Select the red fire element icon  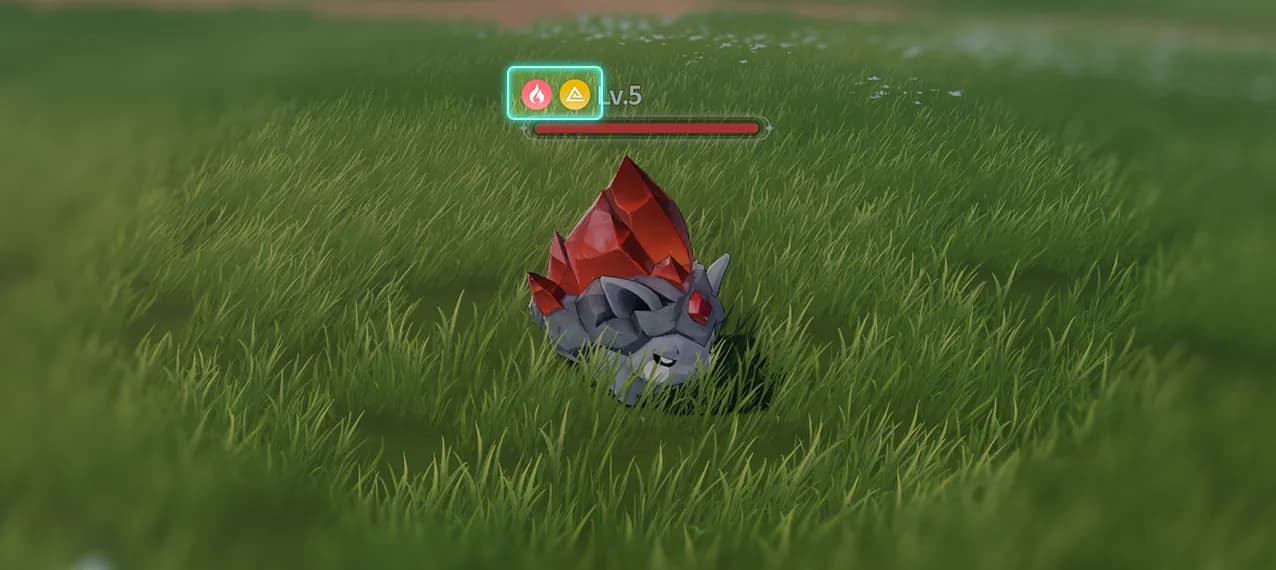tap(537, 95)
